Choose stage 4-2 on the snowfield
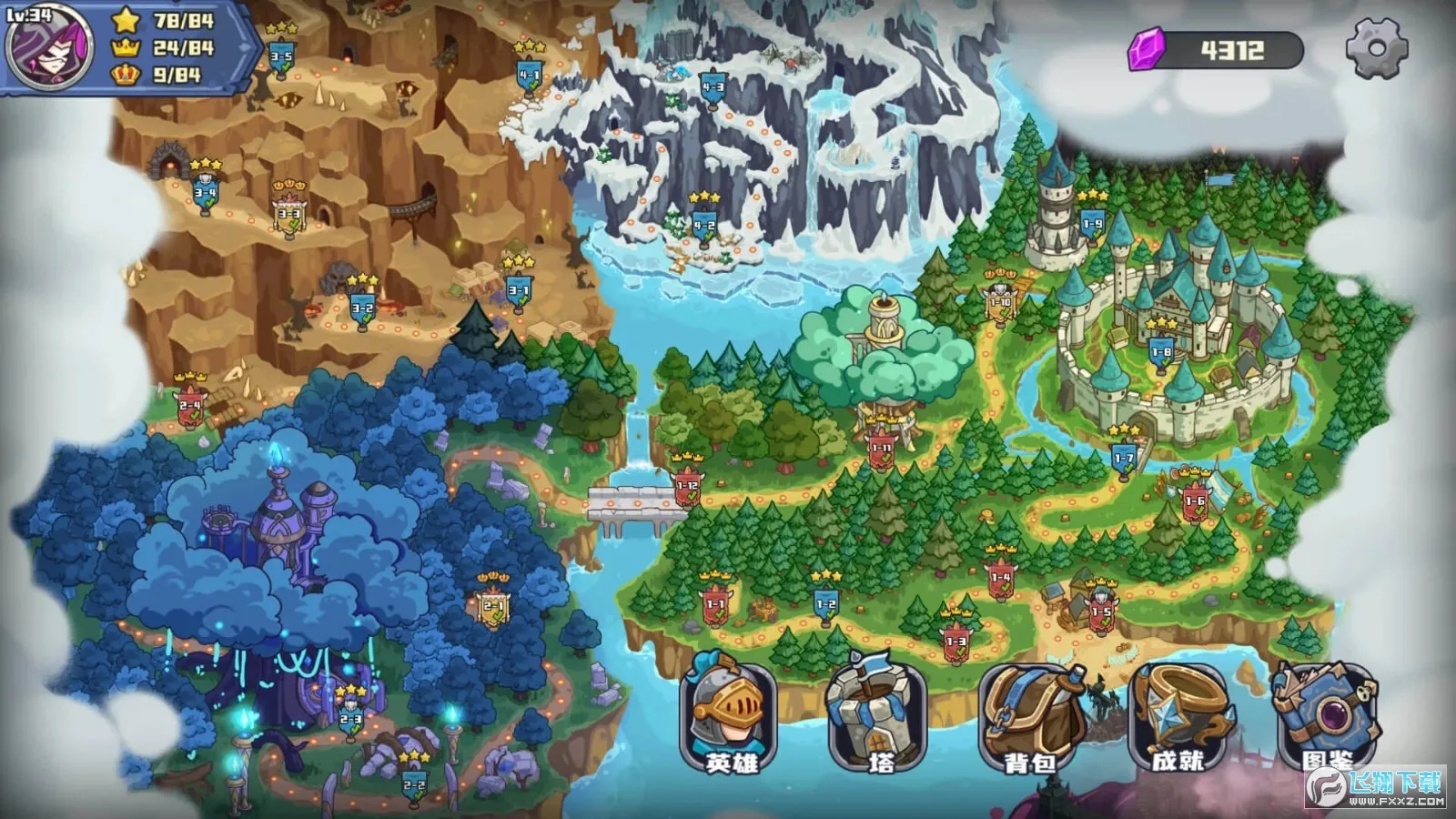The height and width of the screenshot is (819, 1456). 703,225
